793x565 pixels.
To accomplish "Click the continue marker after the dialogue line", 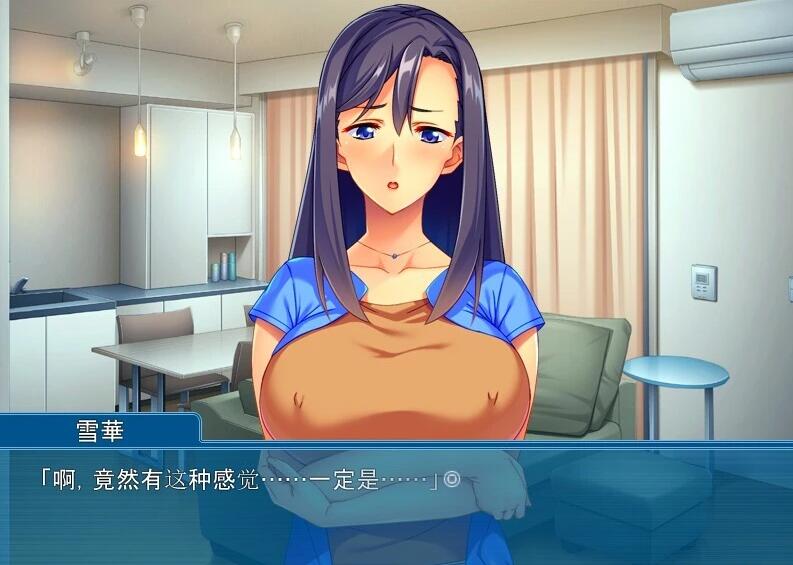I will pos(451,480).
